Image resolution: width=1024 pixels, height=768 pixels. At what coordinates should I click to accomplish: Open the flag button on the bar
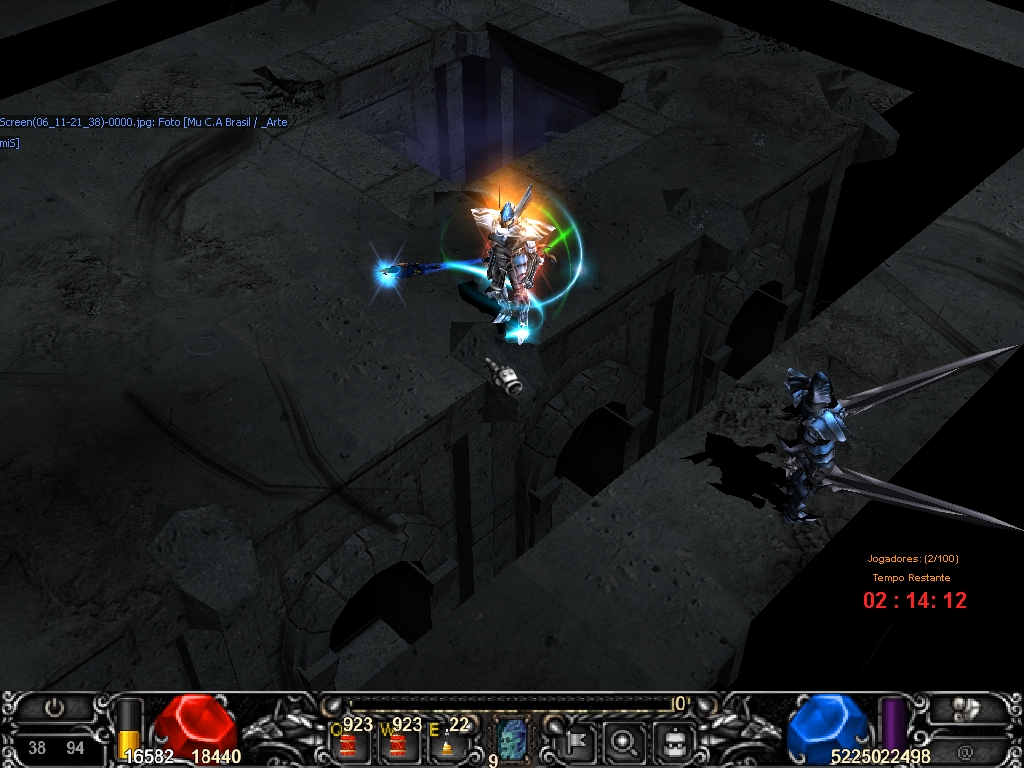tap(577, 741)
